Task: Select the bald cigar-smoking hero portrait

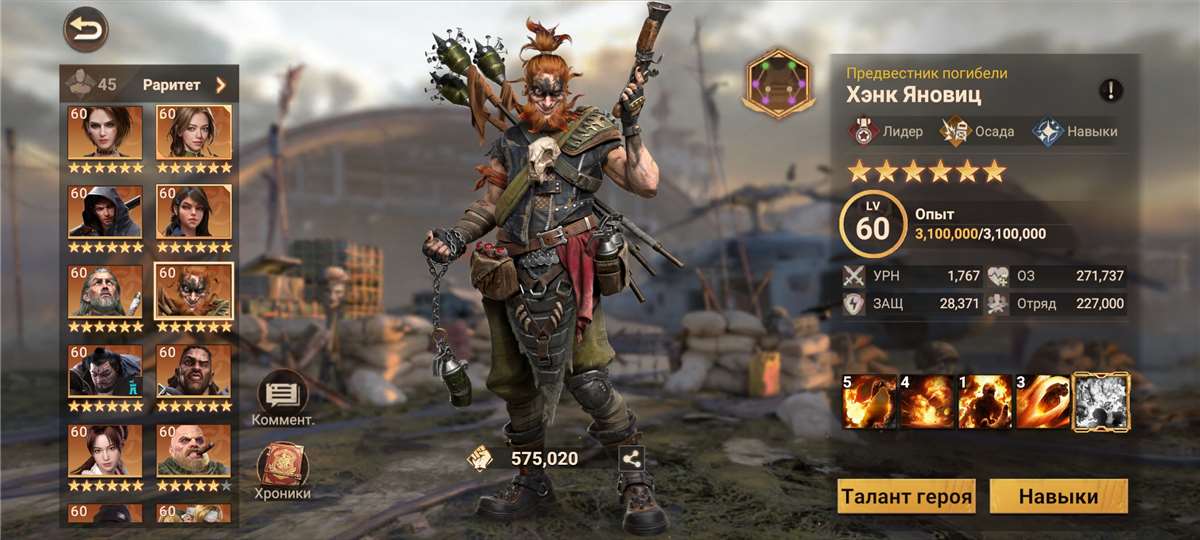Action: (x=193, y=452)
